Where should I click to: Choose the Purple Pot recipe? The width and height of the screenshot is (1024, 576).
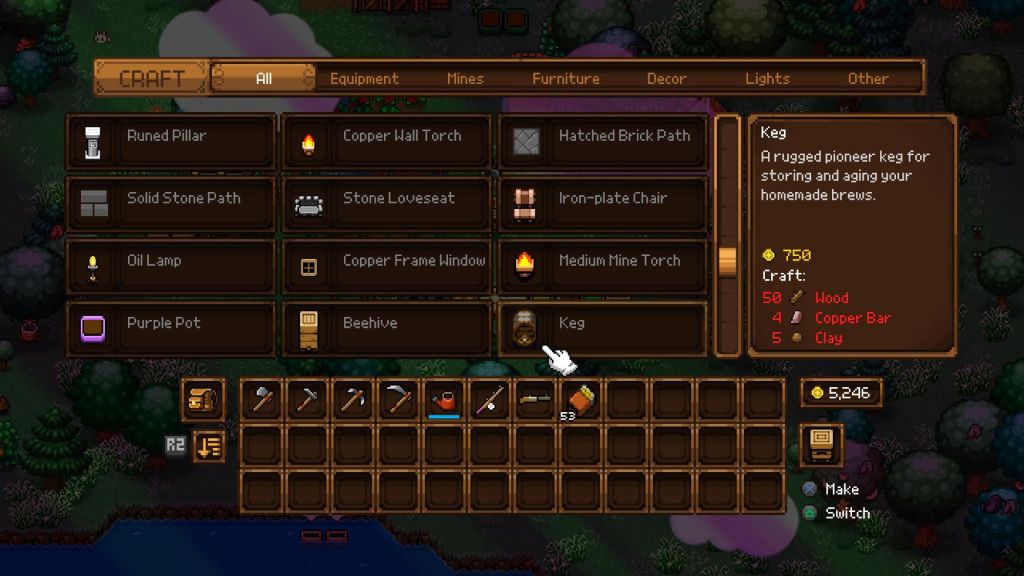171,328
